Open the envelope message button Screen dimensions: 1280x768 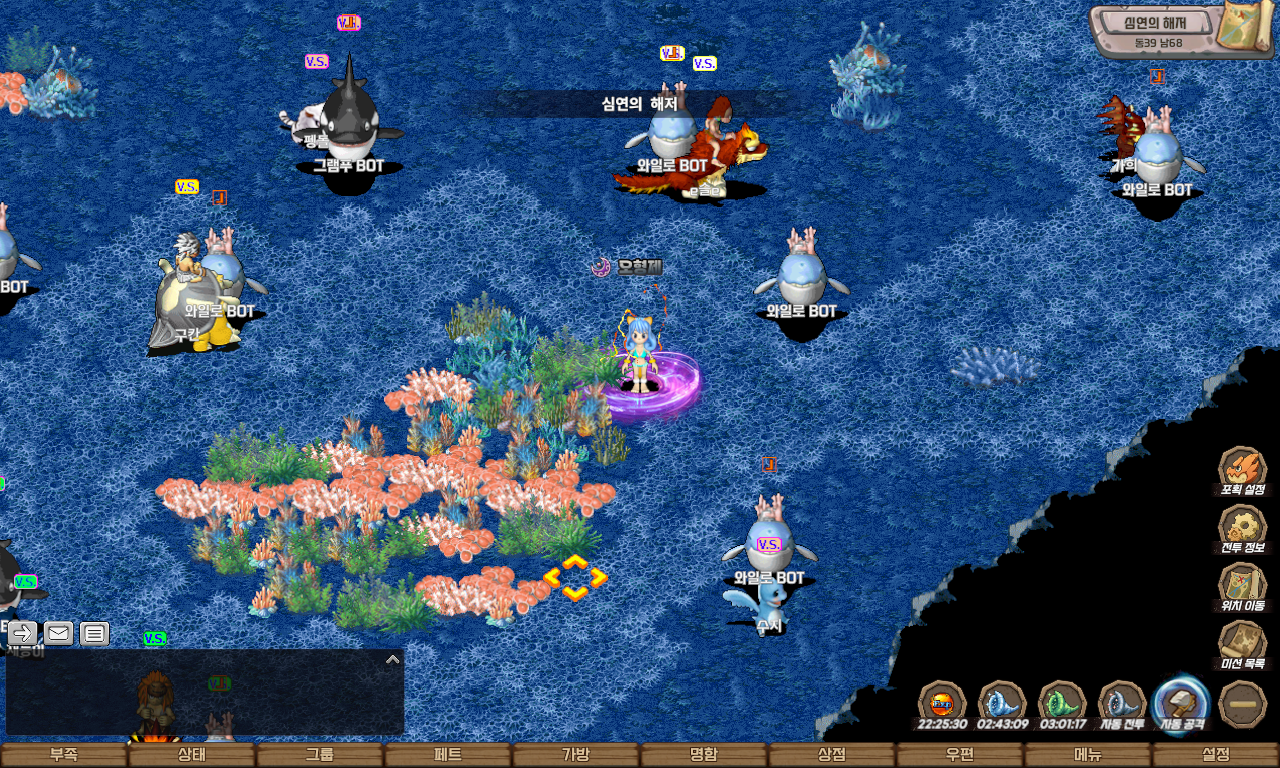(58, 633)
